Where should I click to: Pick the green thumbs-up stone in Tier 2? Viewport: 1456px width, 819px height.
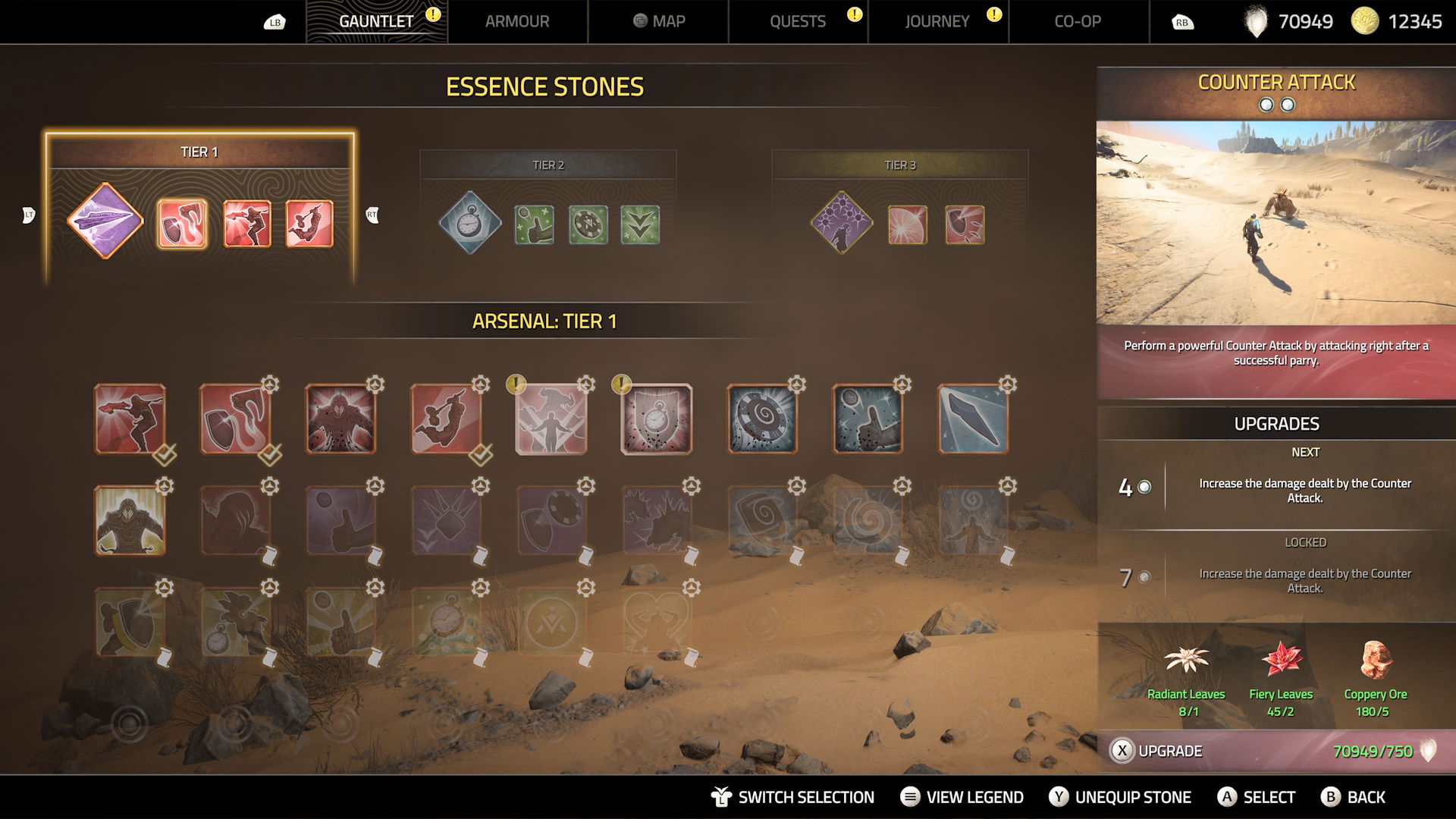click(x=534, y=225)
